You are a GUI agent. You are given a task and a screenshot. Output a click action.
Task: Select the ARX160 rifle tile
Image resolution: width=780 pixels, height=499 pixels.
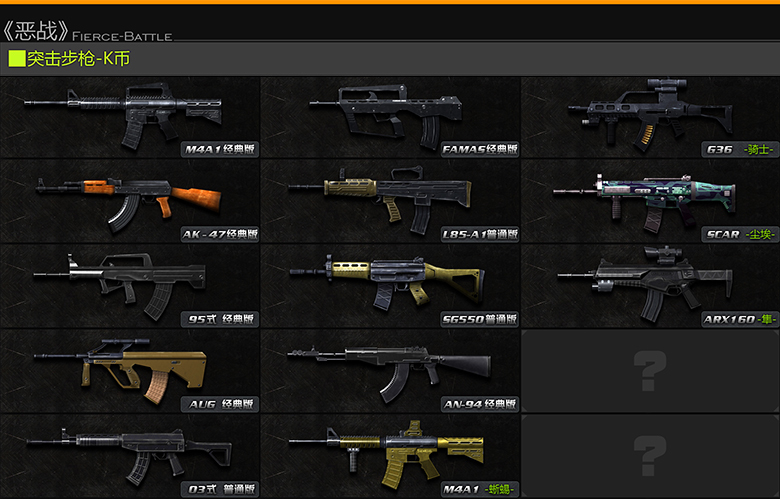[x=650, y=286]
